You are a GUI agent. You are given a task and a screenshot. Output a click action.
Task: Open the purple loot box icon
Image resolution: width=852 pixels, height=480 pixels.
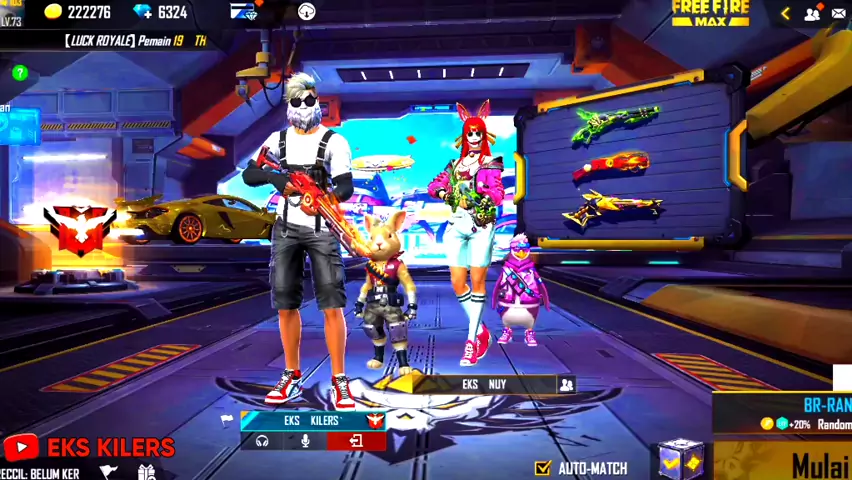pyautogui.click(x=680, y=459)
